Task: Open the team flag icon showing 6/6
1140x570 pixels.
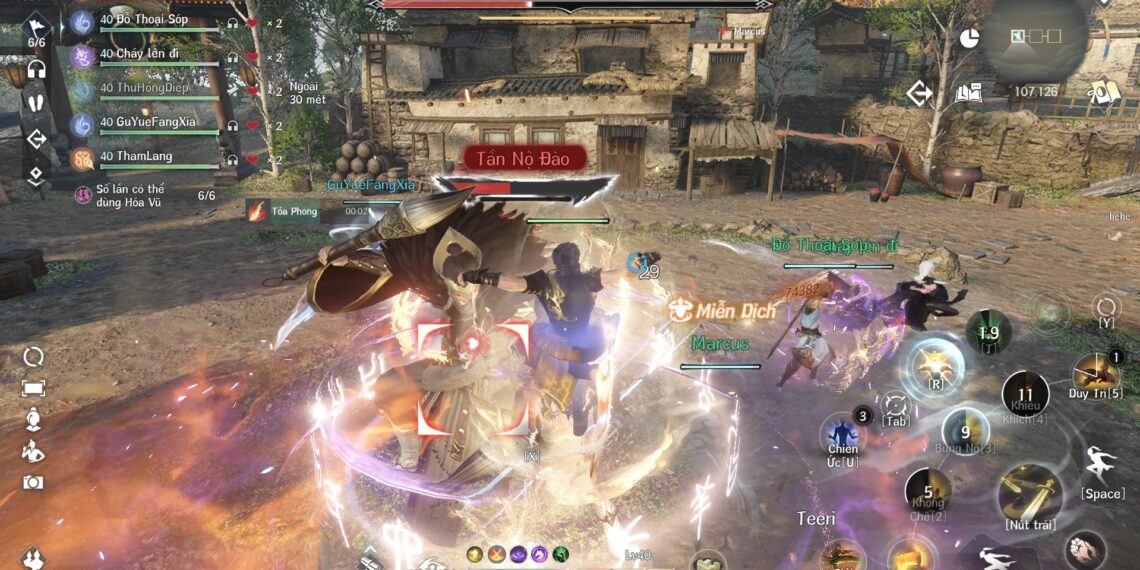Action: coord(36,28)
